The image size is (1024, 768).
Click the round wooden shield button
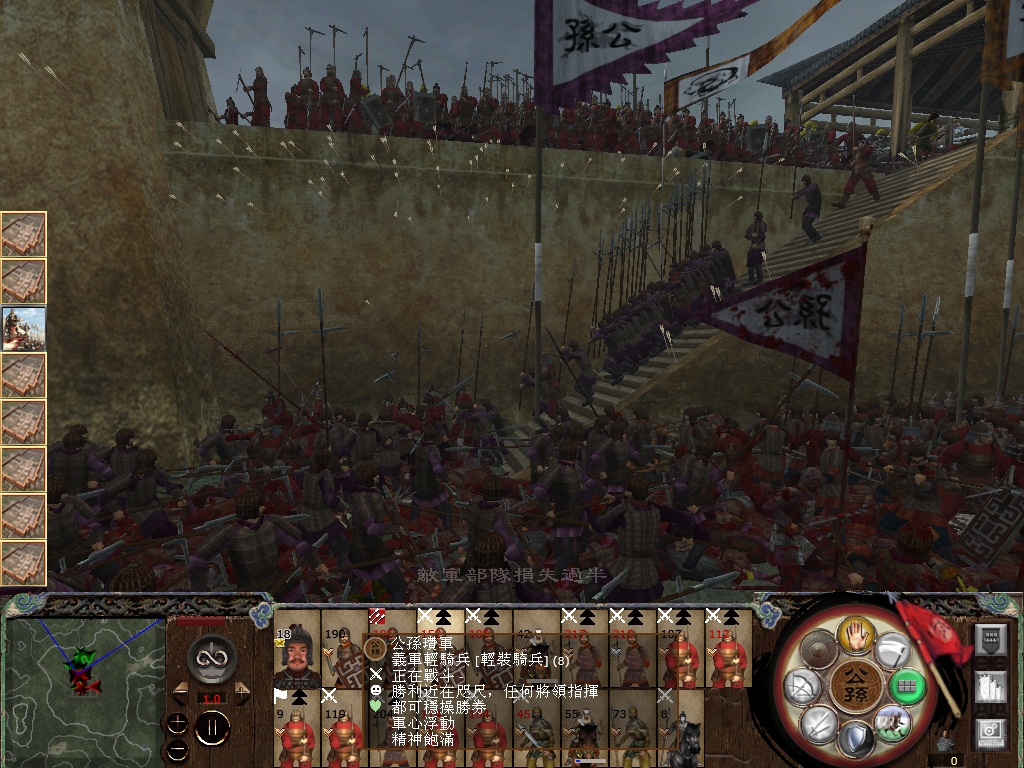(820, 650)
